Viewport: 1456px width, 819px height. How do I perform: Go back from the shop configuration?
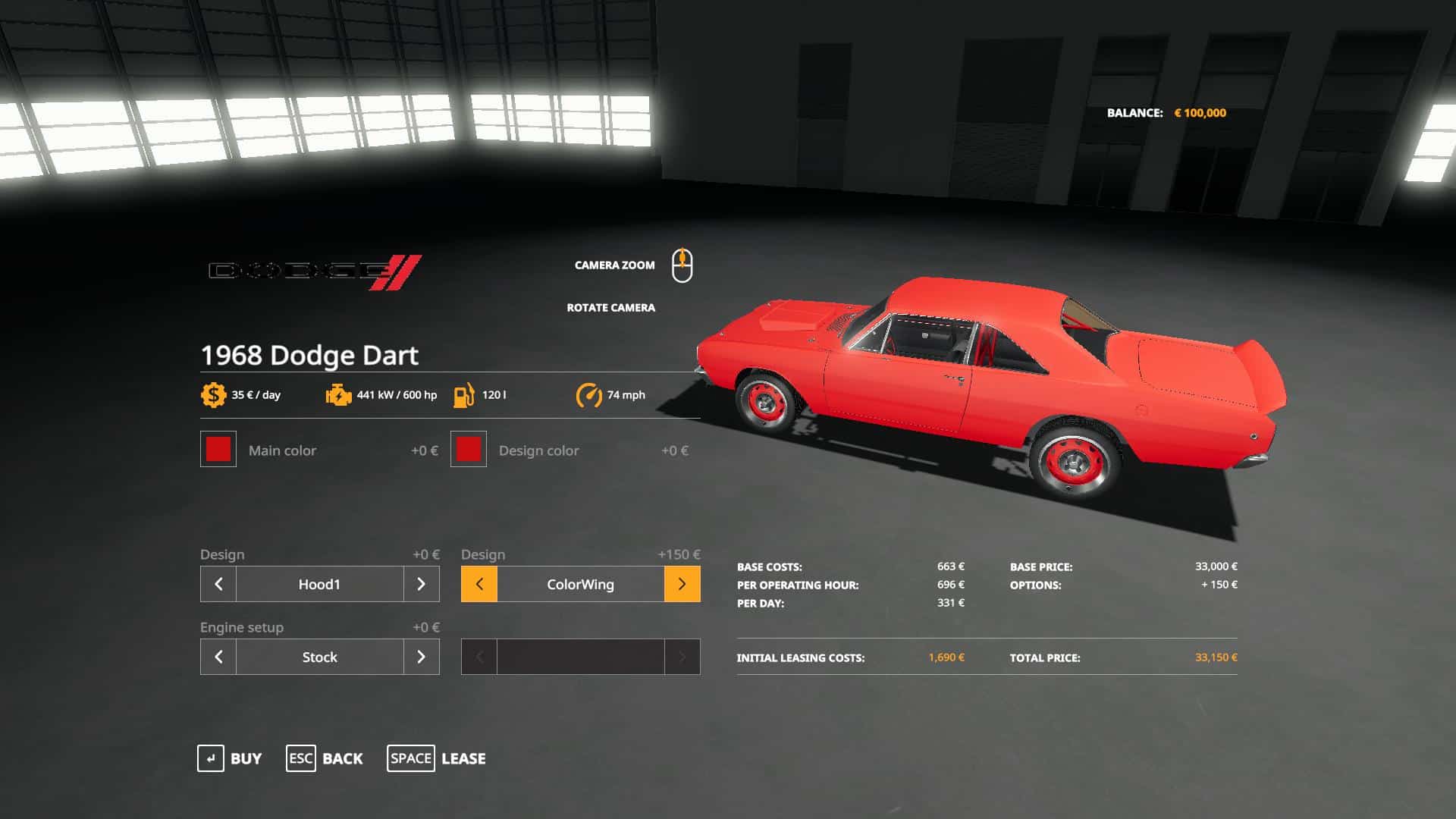325,758
